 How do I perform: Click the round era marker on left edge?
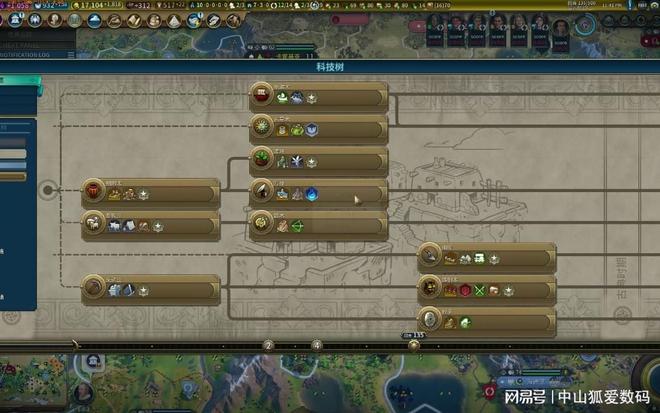tap(47, 188)
